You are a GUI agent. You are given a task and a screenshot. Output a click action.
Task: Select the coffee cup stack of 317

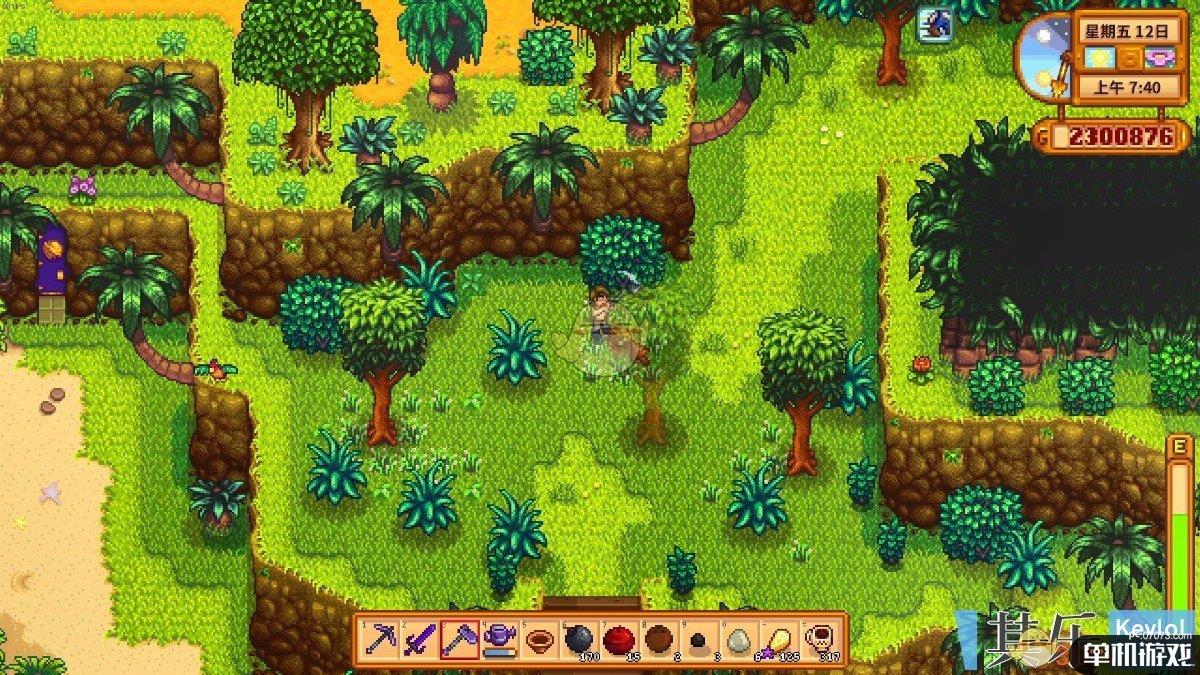pyautogui.click(x=819, y=638)
